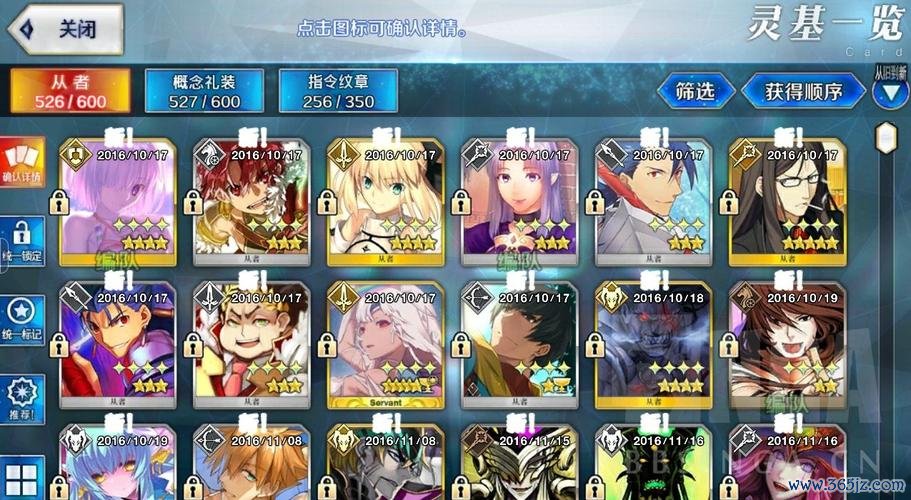Choose the 统一锁定 lock mode
This screenshot has width=911, height=500.
22,242
